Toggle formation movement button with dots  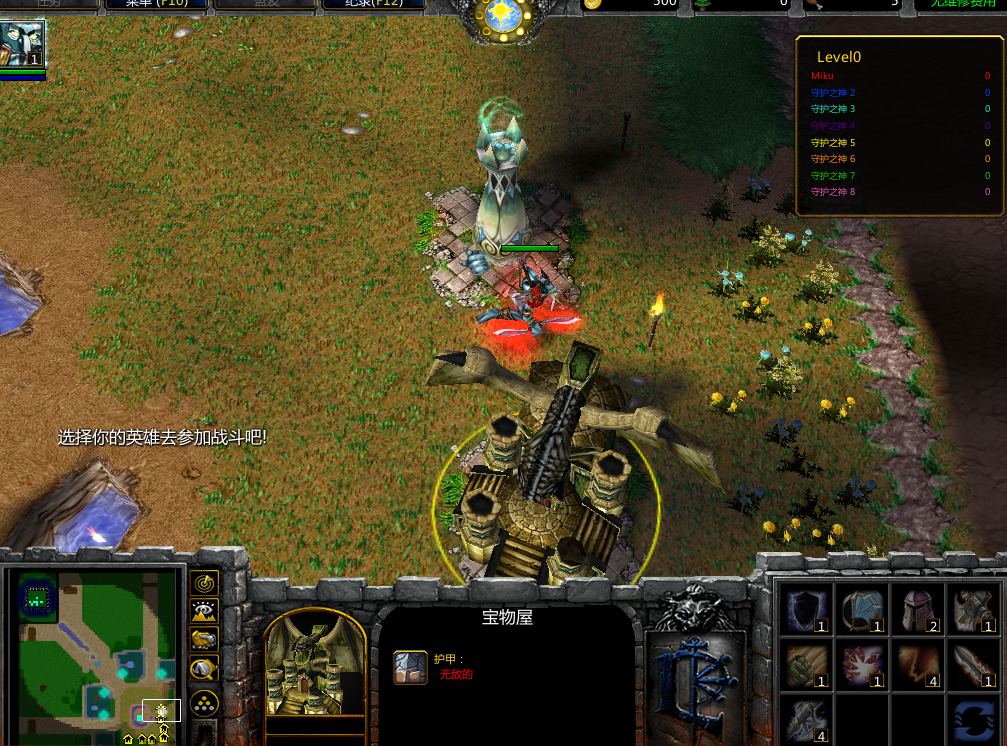click(204, 702)
